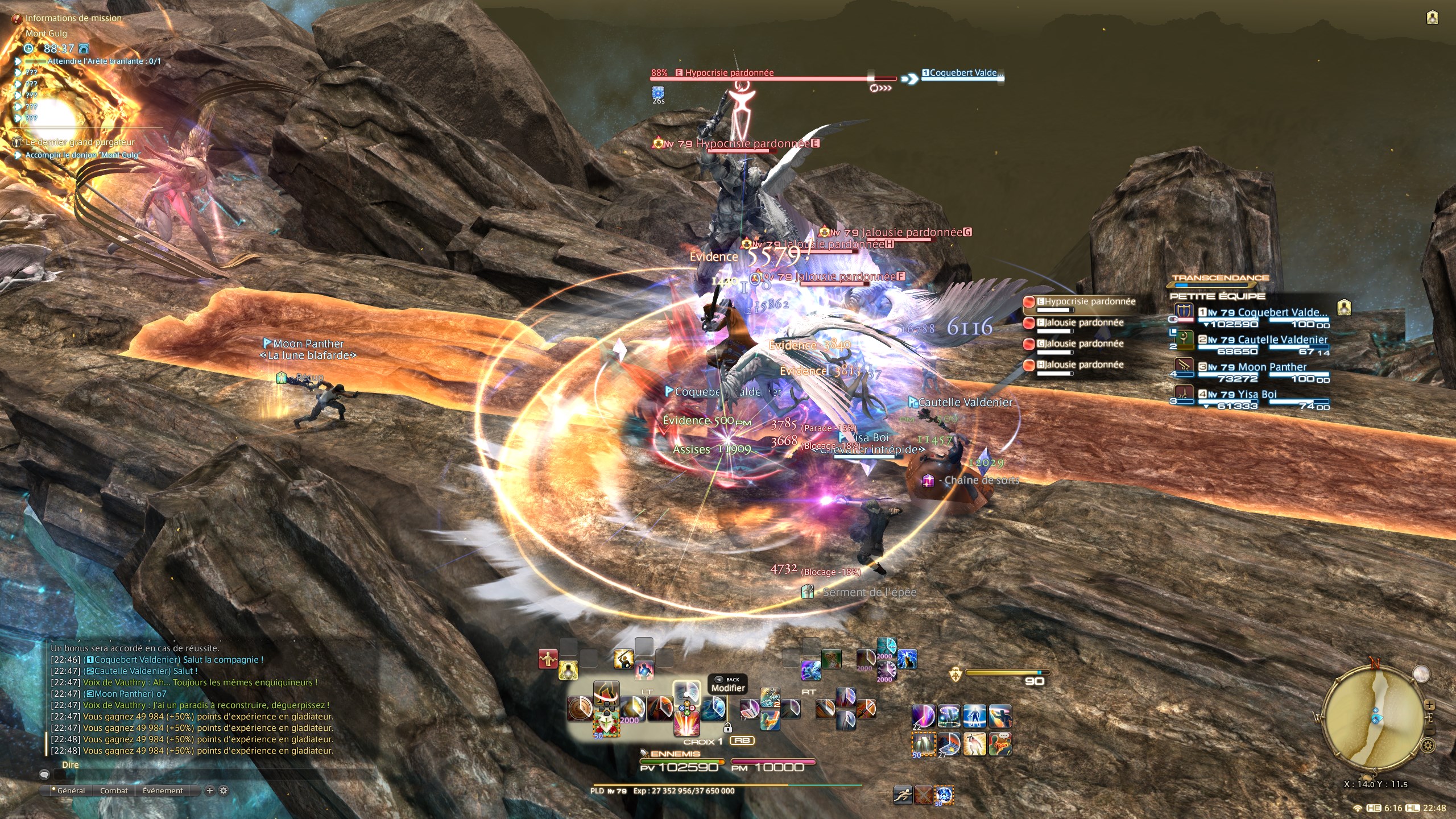
Task: Activate the round wooden shield ability
Action: point(580,709)
